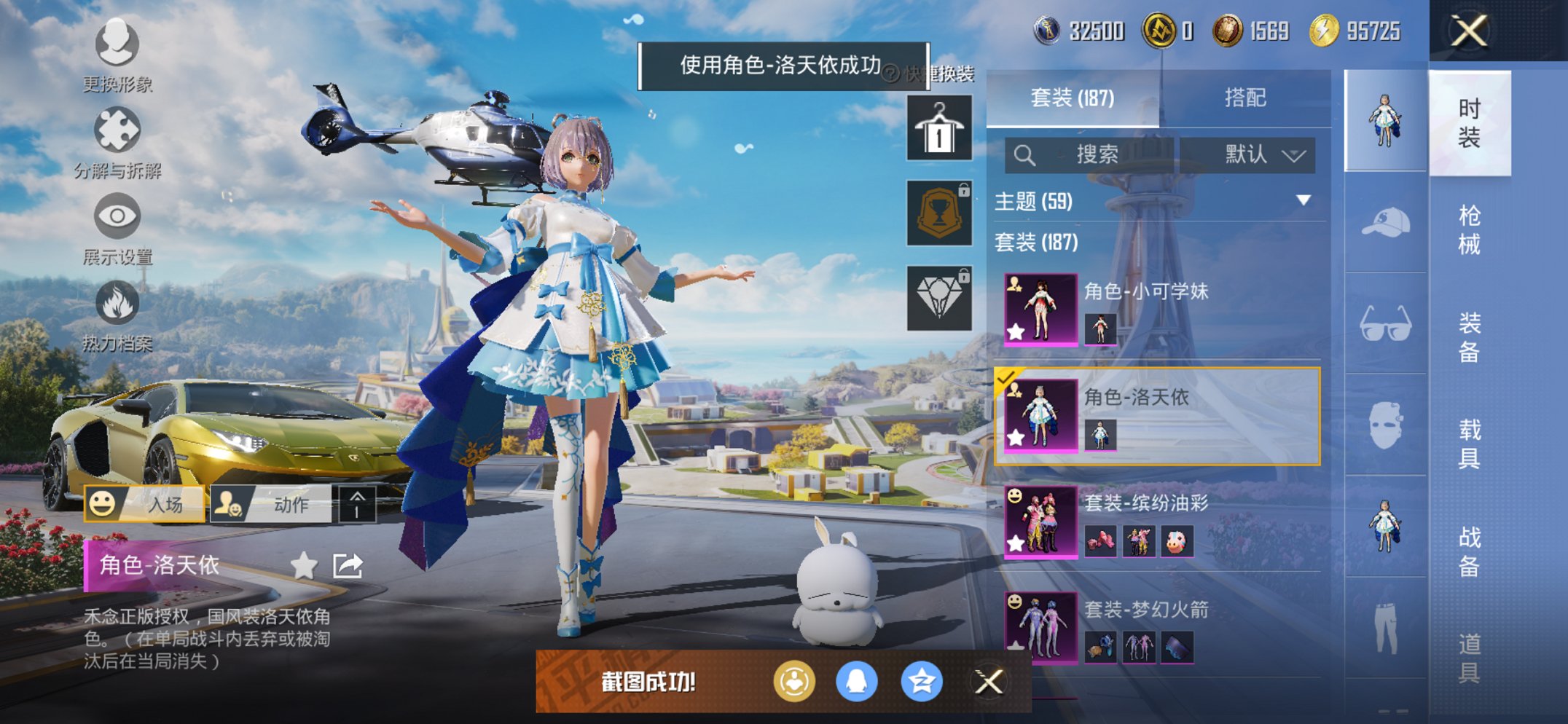Viewport: 1568px width, 724px height.
Task: Favorite the 角色-洛天依 outfit with the star
Action: point(303,564)
